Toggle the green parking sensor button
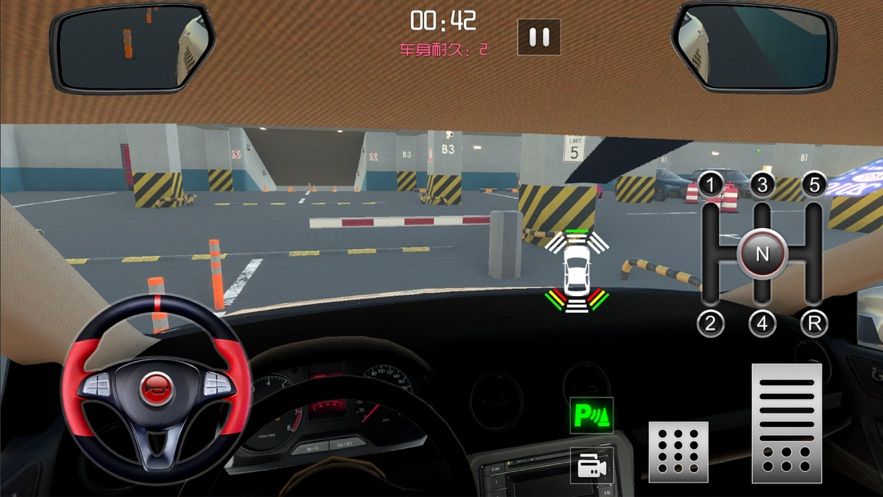Viewport: 883px width, 497px height. 591,414
